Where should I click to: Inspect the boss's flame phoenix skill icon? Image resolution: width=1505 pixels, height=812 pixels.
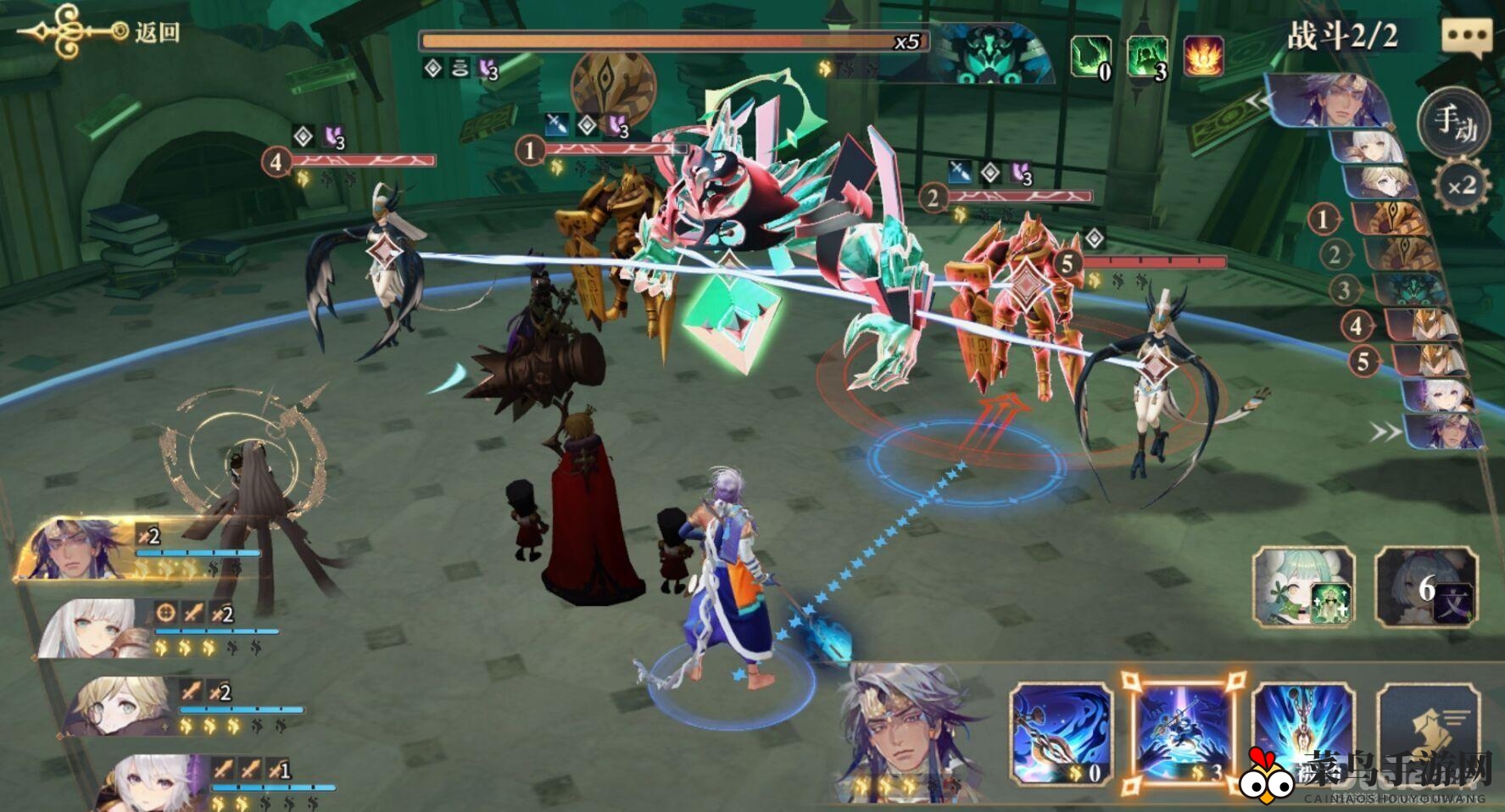[1203, 57]
